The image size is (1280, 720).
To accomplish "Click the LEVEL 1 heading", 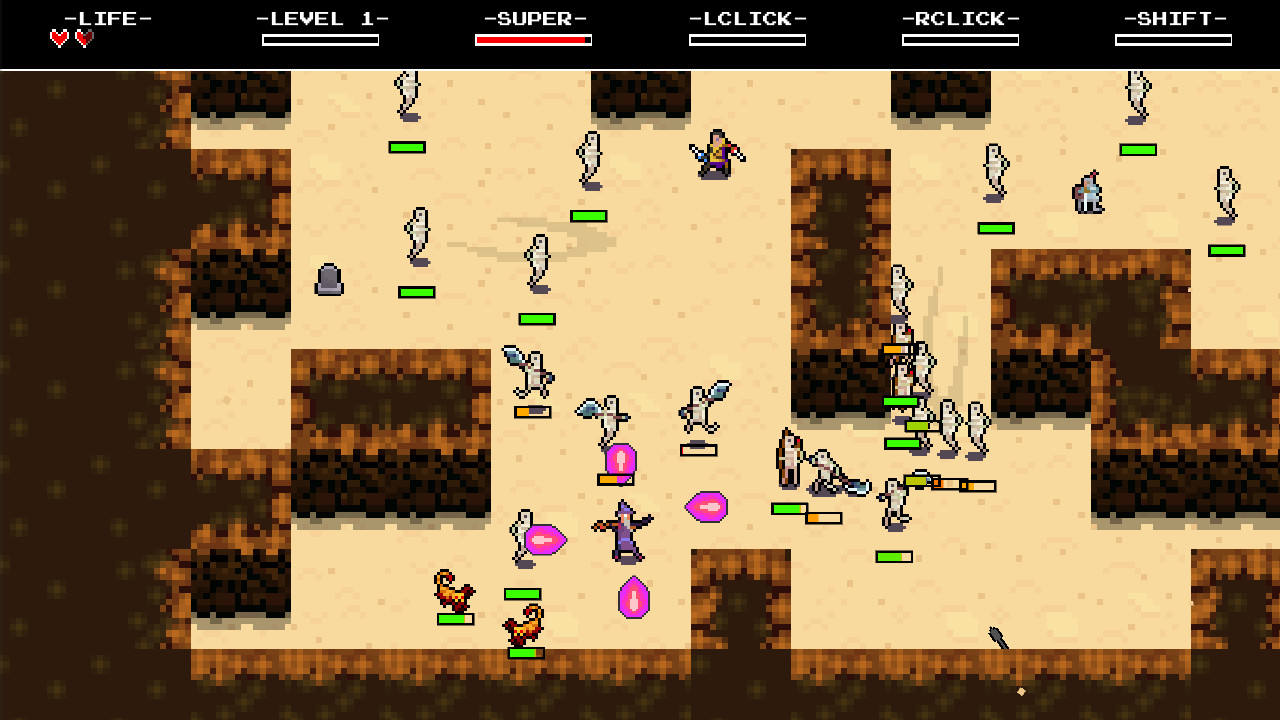I will pos(320,17).
